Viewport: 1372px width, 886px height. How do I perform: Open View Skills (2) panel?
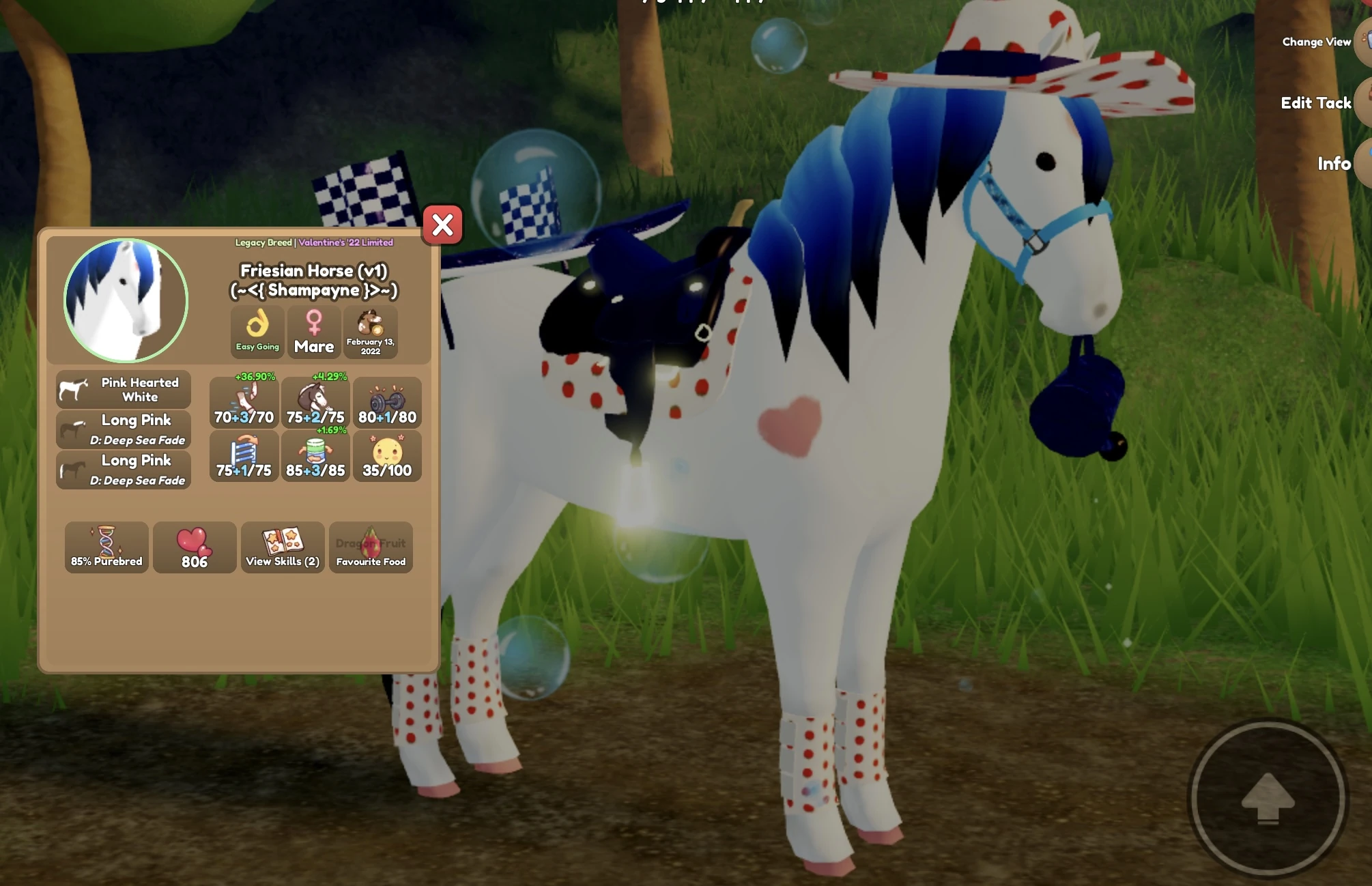[282, 547]
